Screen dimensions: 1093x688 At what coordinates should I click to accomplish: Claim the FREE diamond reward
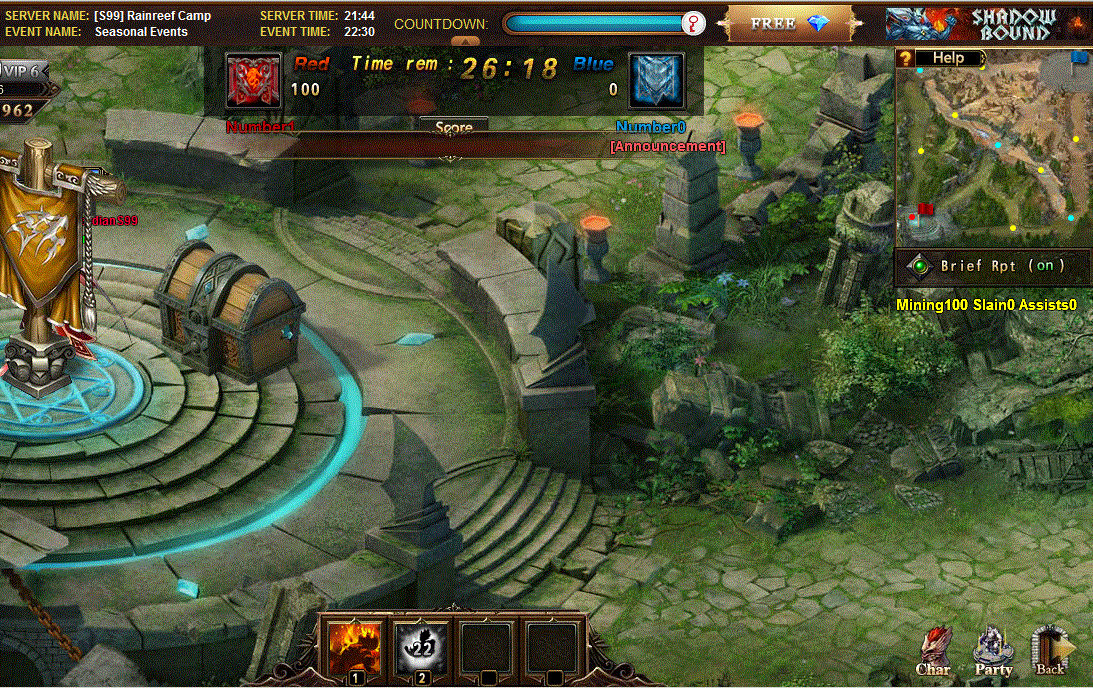(x=790, y=23)
